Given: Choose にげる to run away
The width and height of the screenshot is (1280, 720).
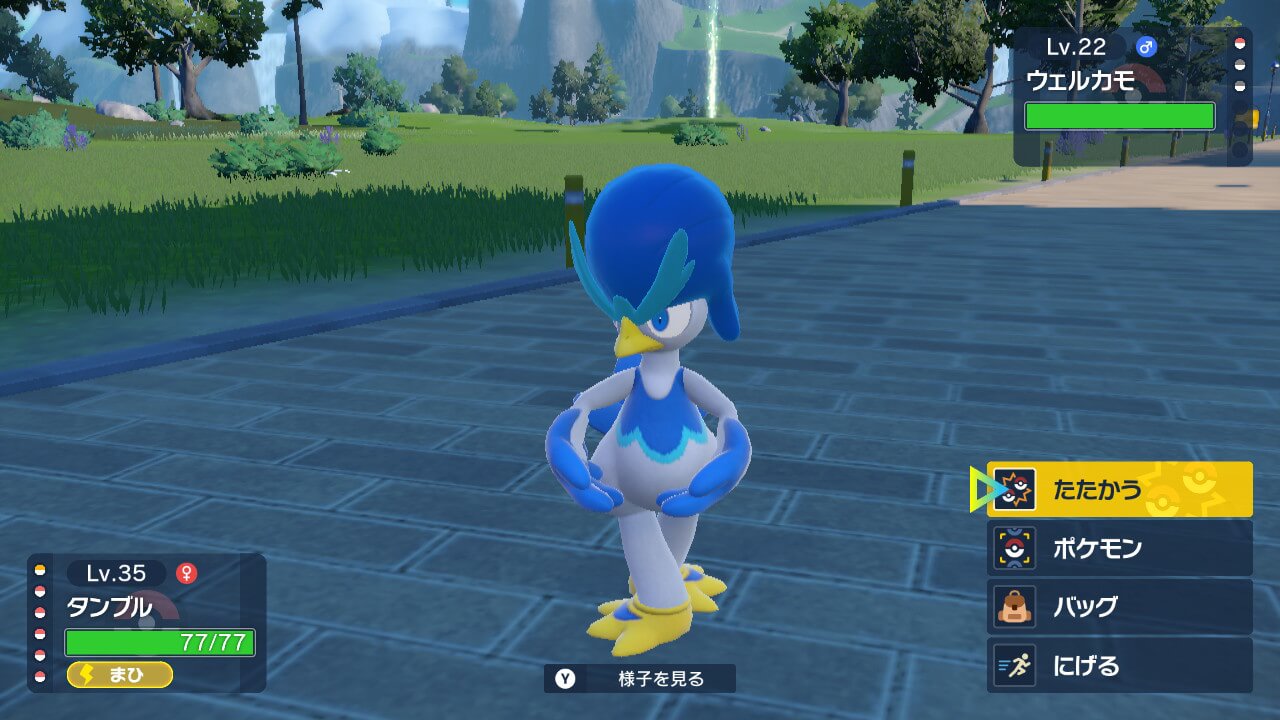Looking at the screenshot, I should [x=1119, y=665].
